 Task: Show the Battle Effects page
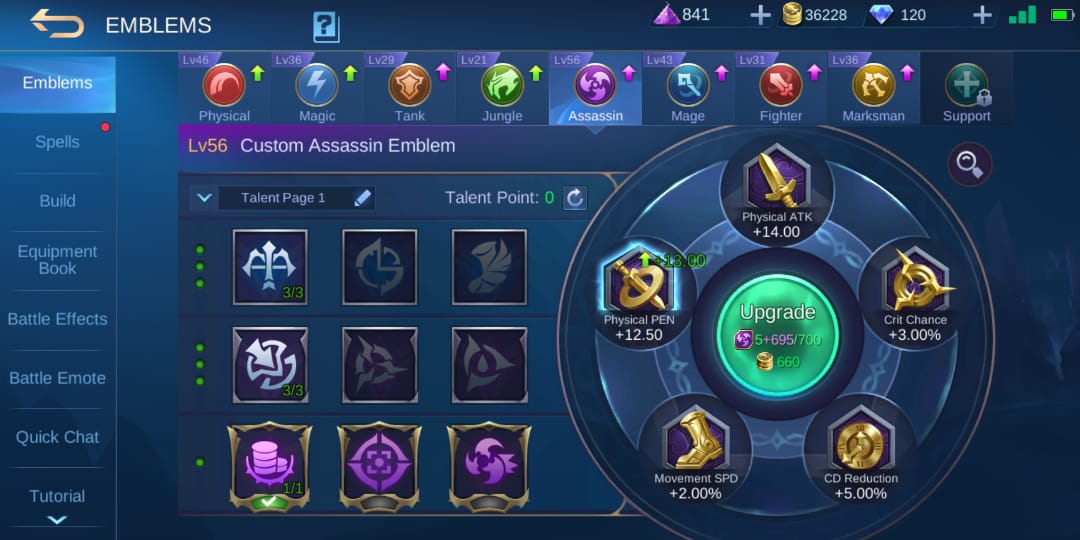pyautogui.click(x=57, y=319)
